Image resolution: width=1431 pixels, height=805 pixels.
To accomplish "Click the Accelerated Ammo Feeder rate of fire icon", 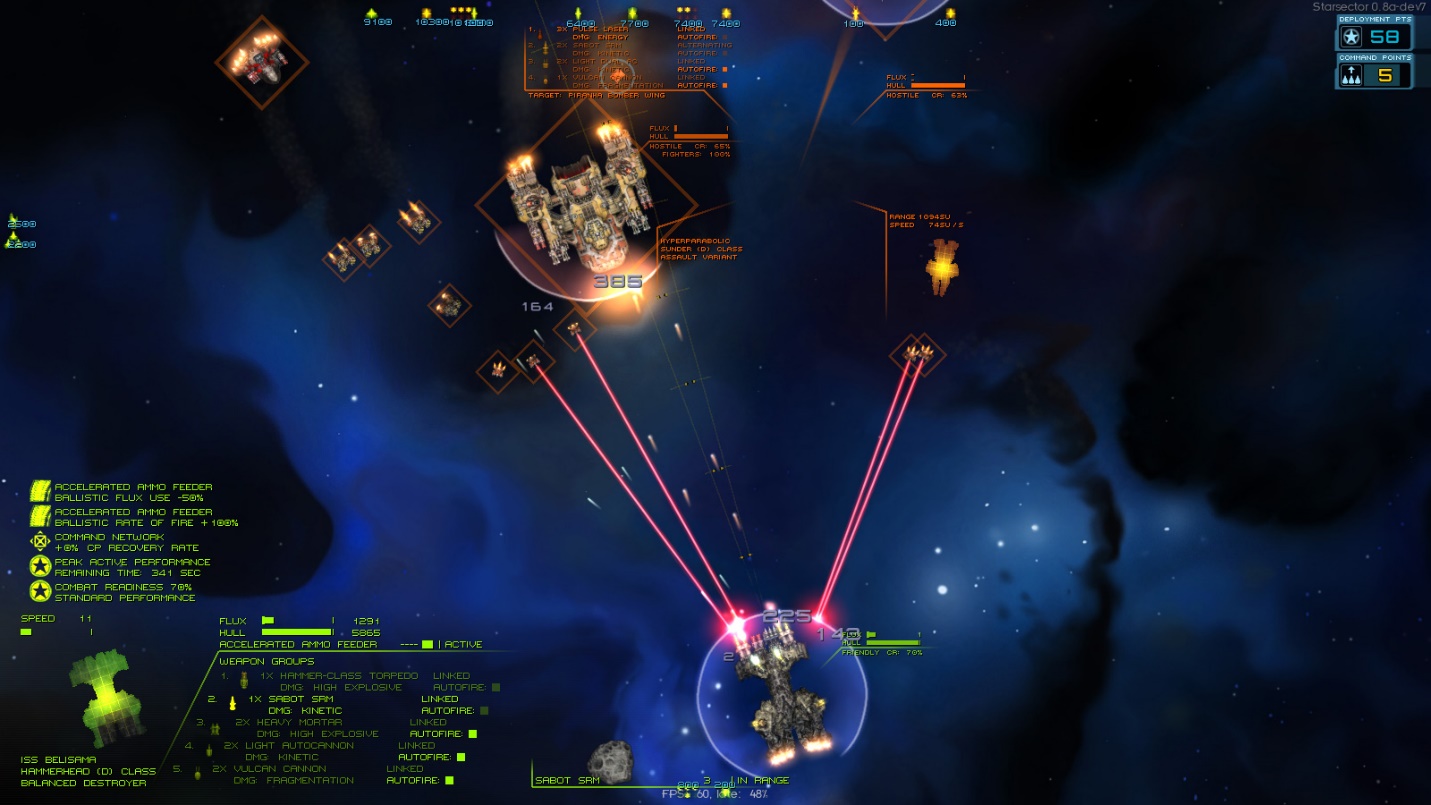I will tap(40, 516).
